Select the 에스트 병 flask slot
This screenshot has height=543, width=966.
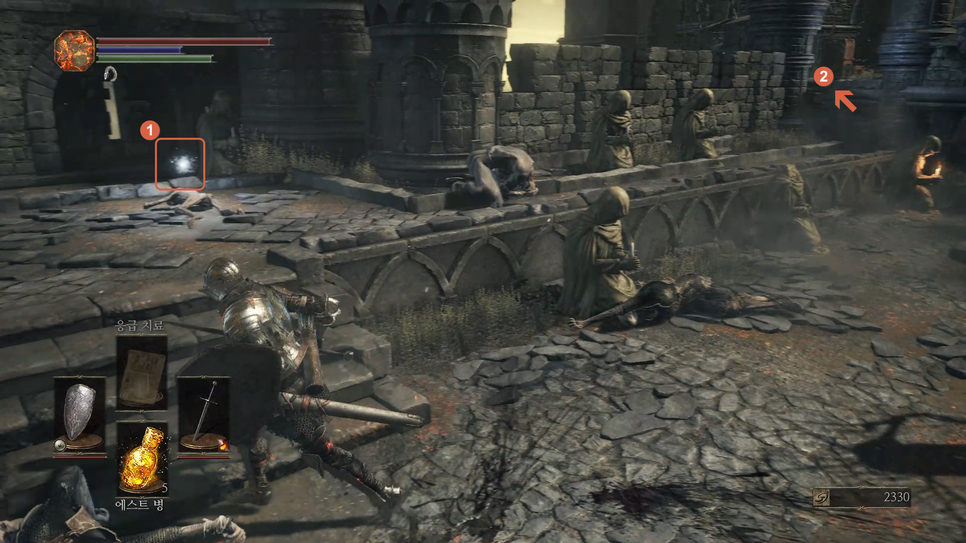(141, 460)
